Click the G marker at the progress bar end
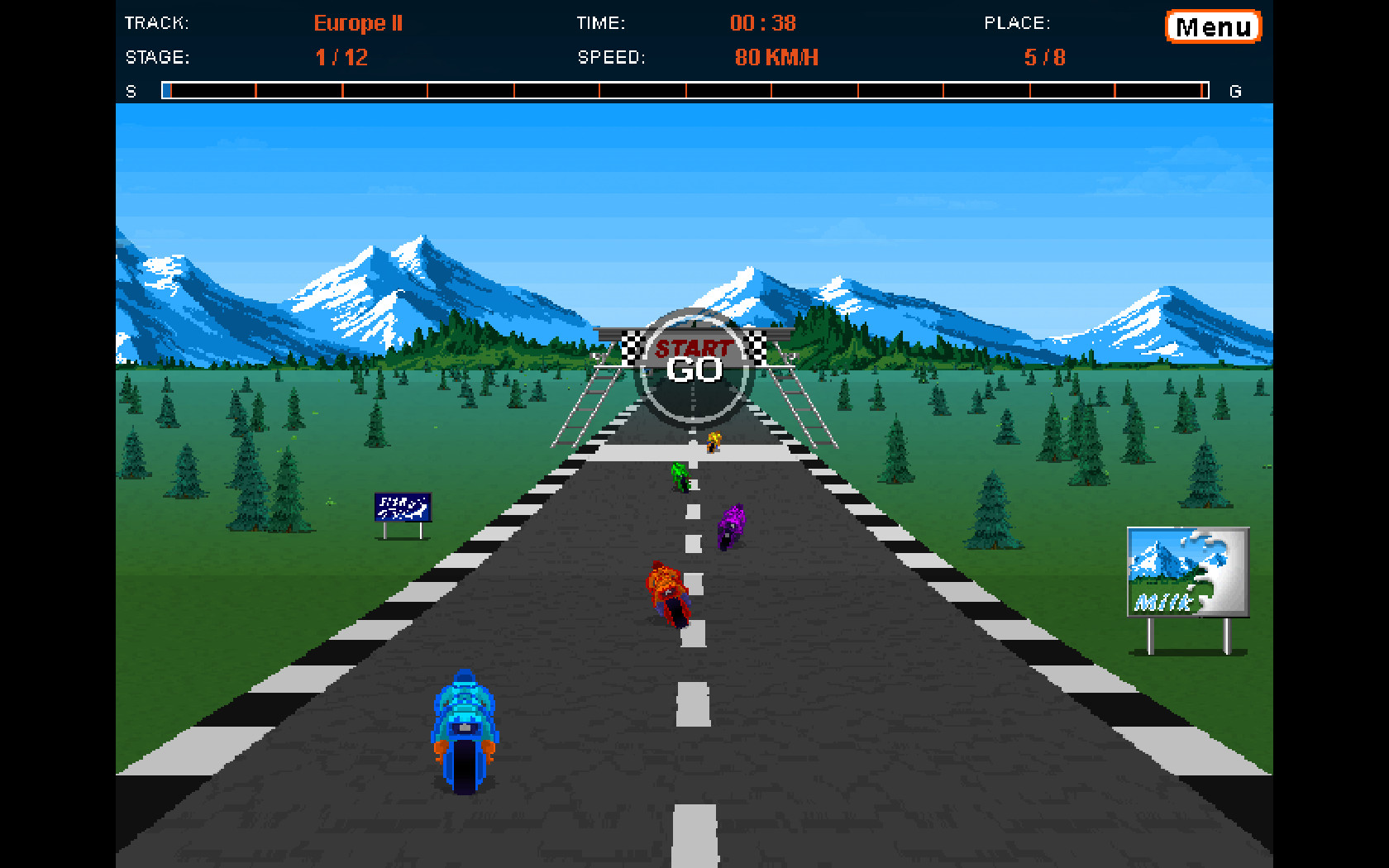This screenshot has width=1389, height=868. (x=1236, y=91)
